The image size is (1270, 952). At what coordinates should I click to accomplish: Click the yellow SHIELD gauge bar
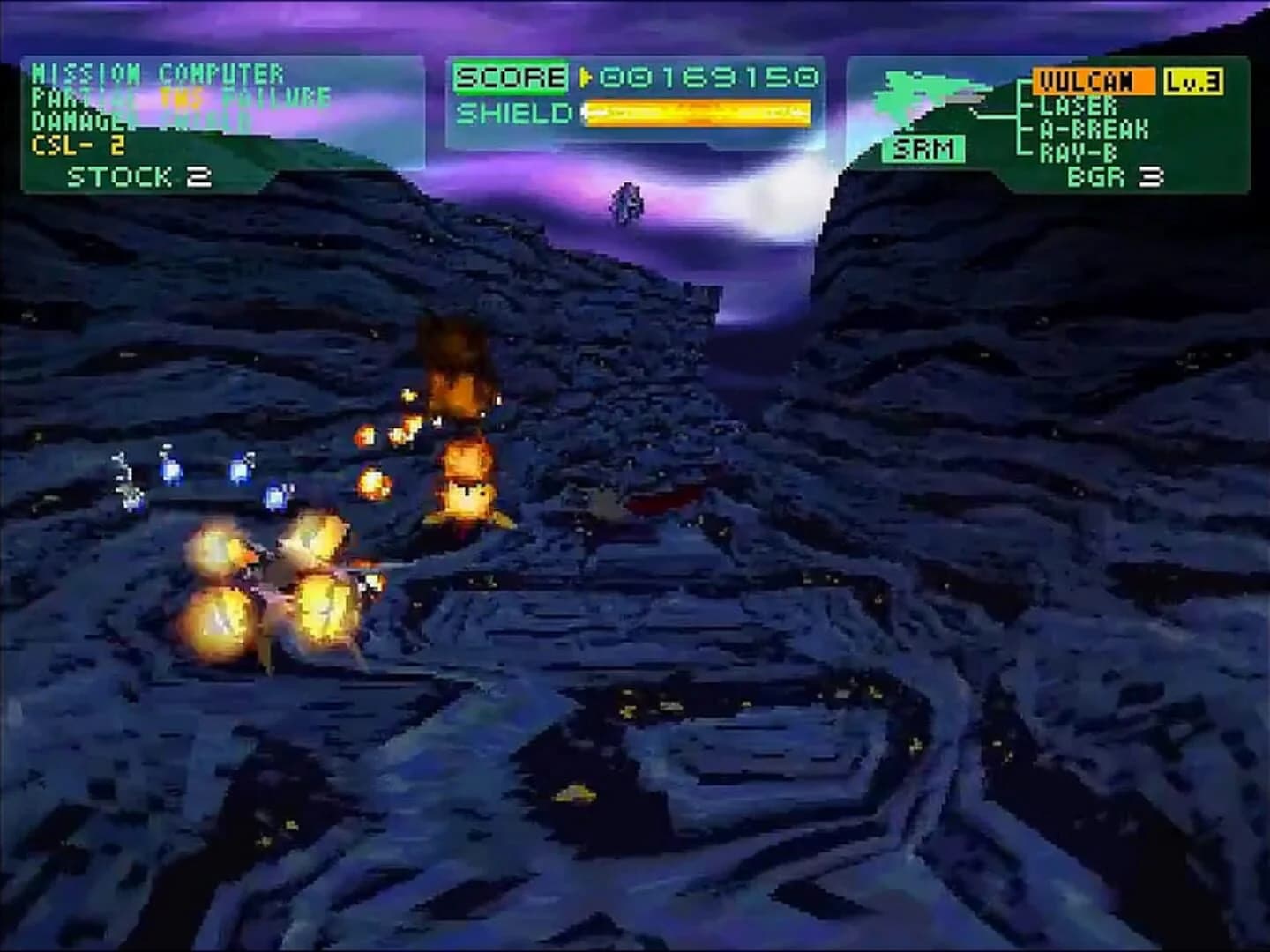697,113
